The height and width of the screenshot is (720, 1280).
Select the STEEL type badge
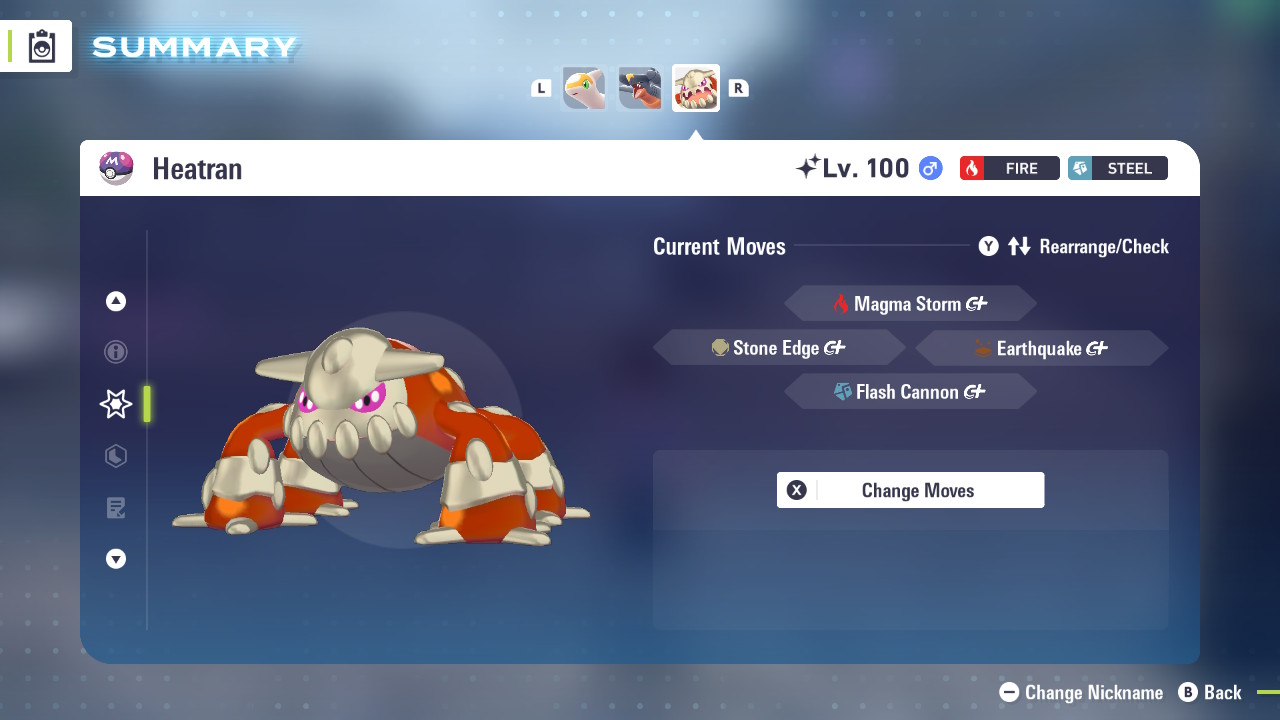coord(1117,168)
